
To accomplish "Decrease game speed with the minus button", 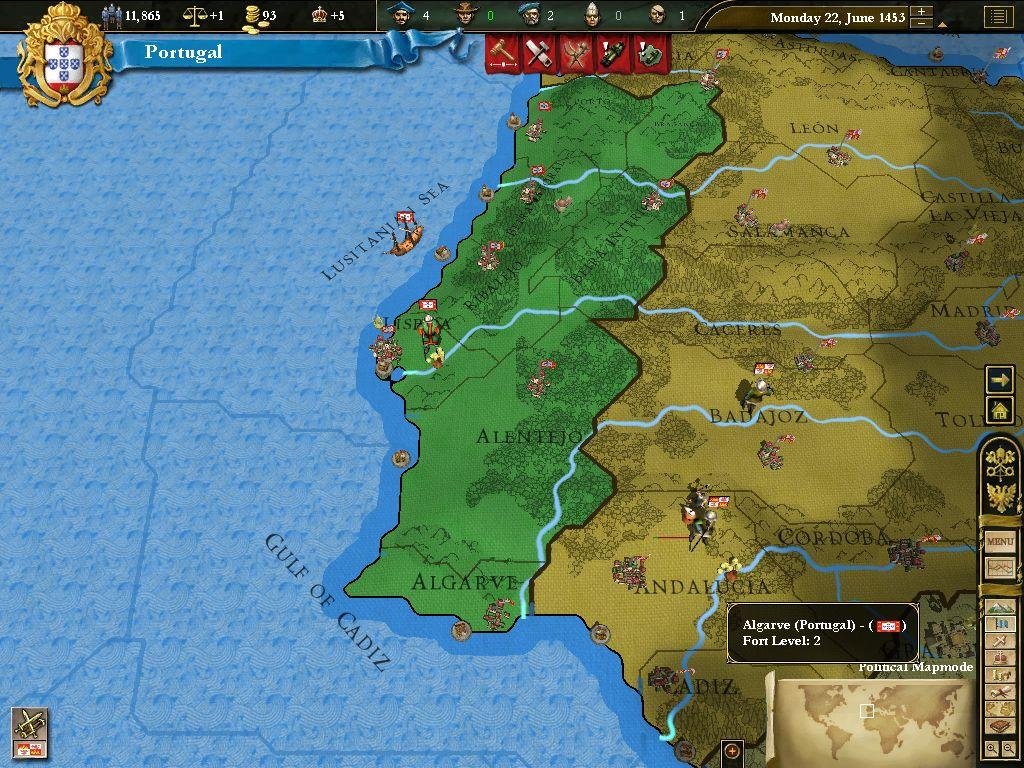I will click(922, 24).
